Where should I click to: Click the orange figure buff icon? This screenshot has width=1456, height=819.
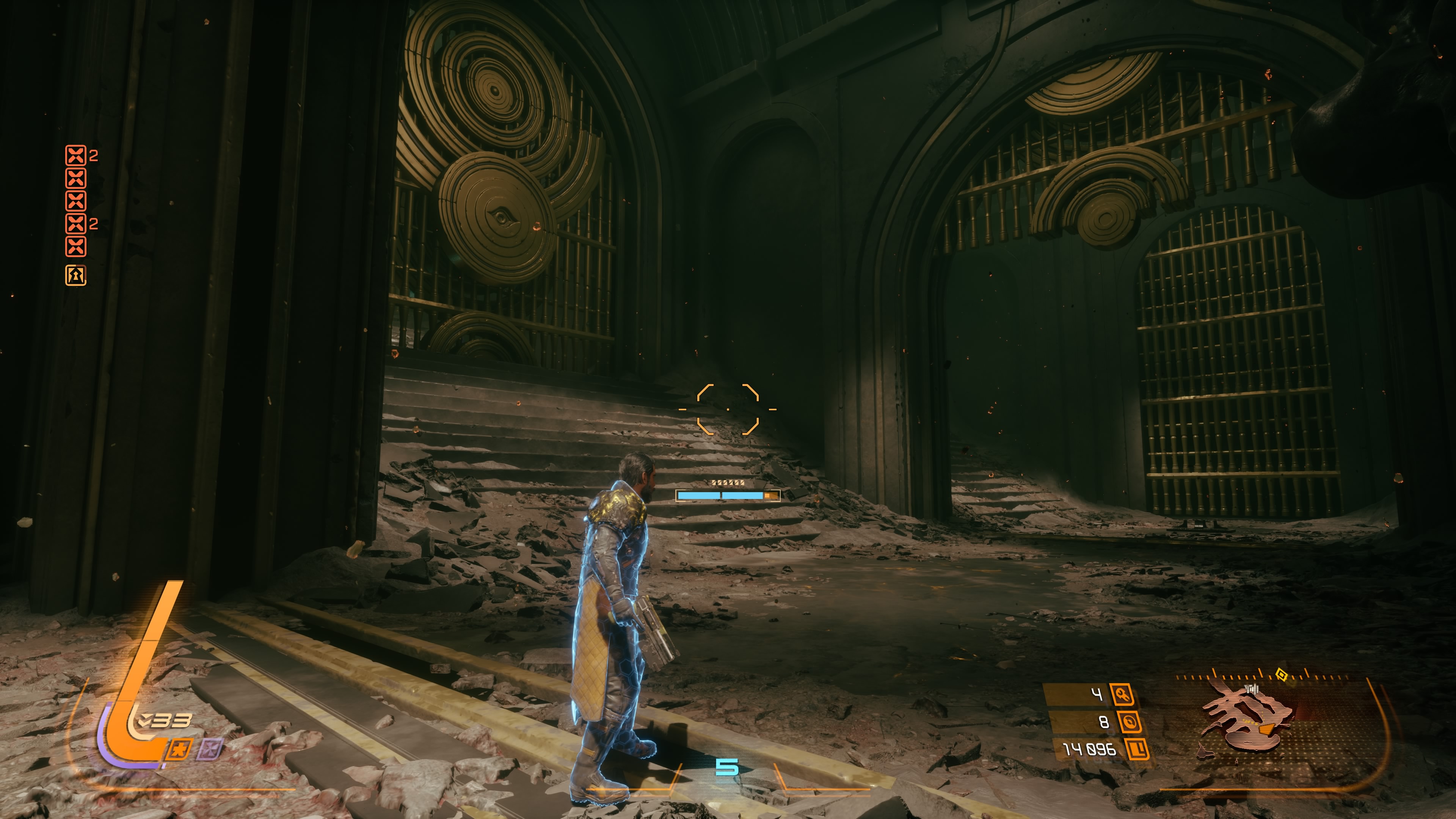(x=180, y=750)
